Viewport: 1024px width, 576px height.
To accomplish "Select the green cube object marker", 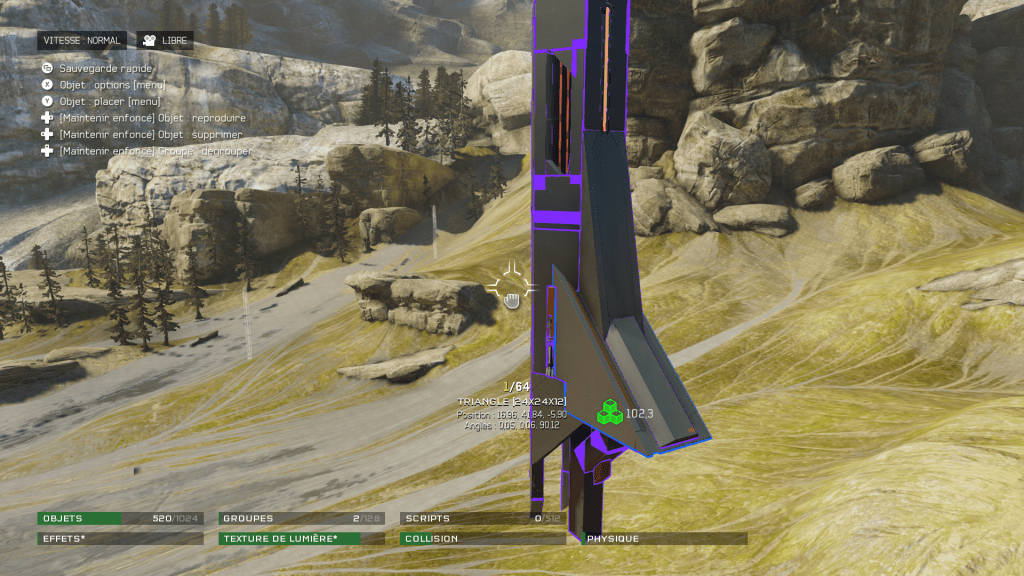I will pyautogui.click(x=609, y=412).
